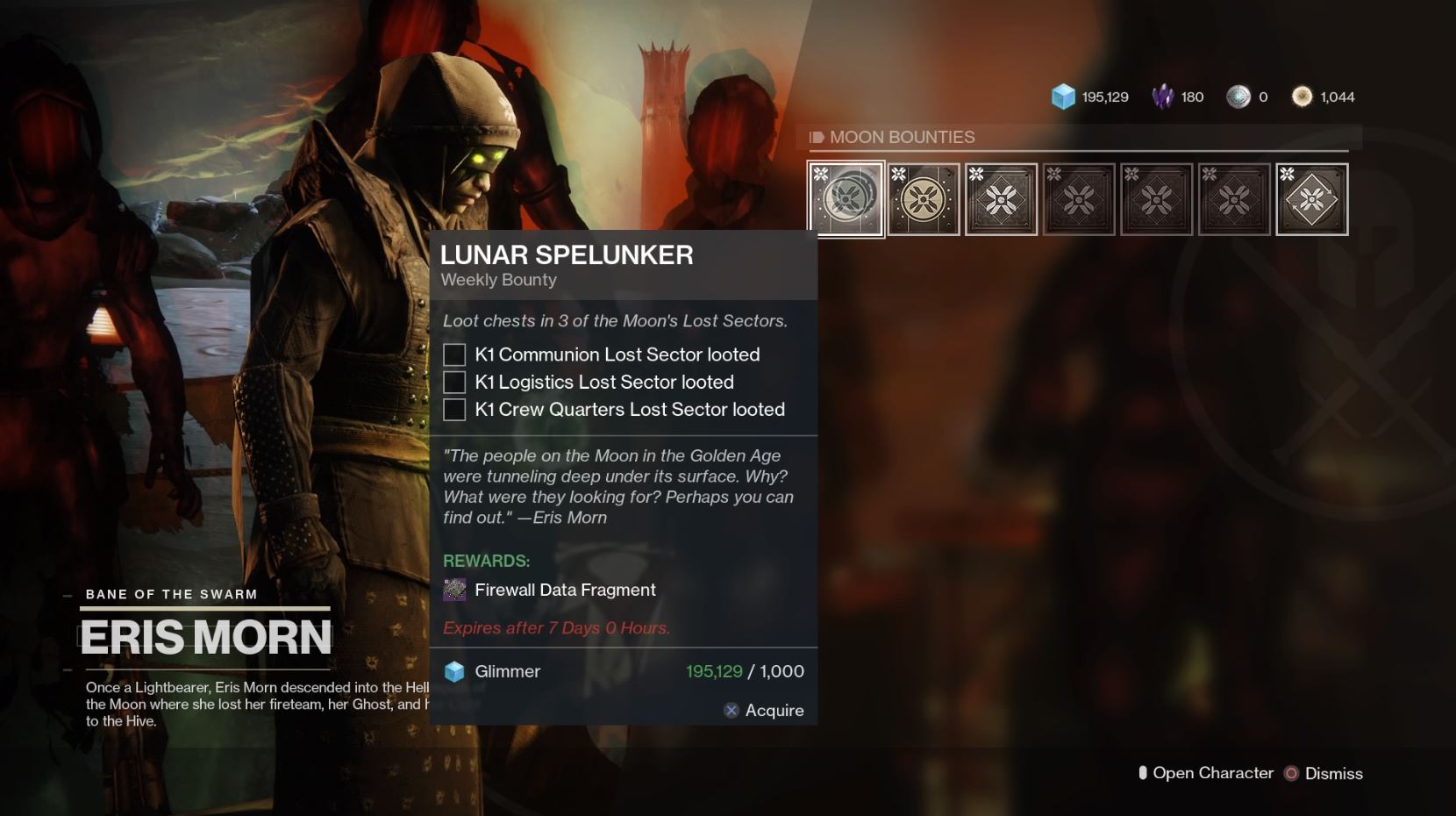Click the purple Legendary Shards currency icon
The width and height of the screenshot is (1456, 816).
pos(1164,97)
